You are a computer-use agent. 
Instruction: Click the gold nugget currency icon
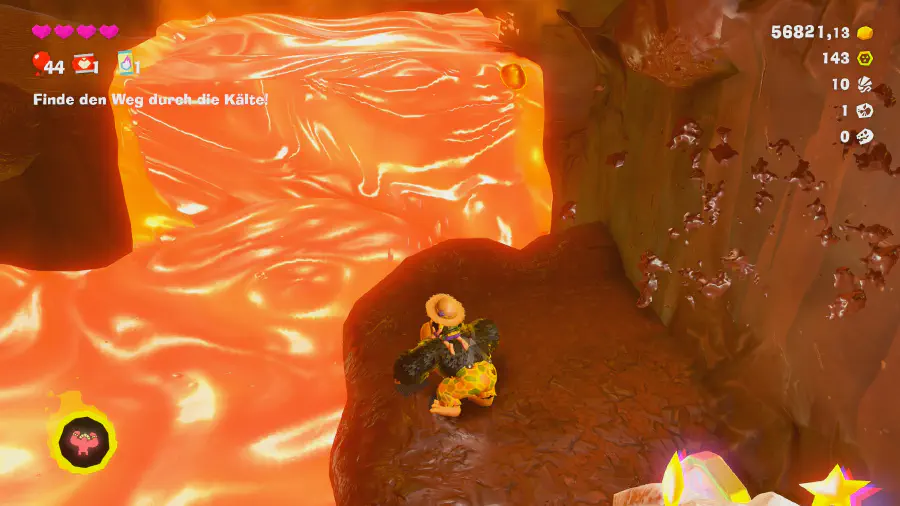(x=866, y=32)
